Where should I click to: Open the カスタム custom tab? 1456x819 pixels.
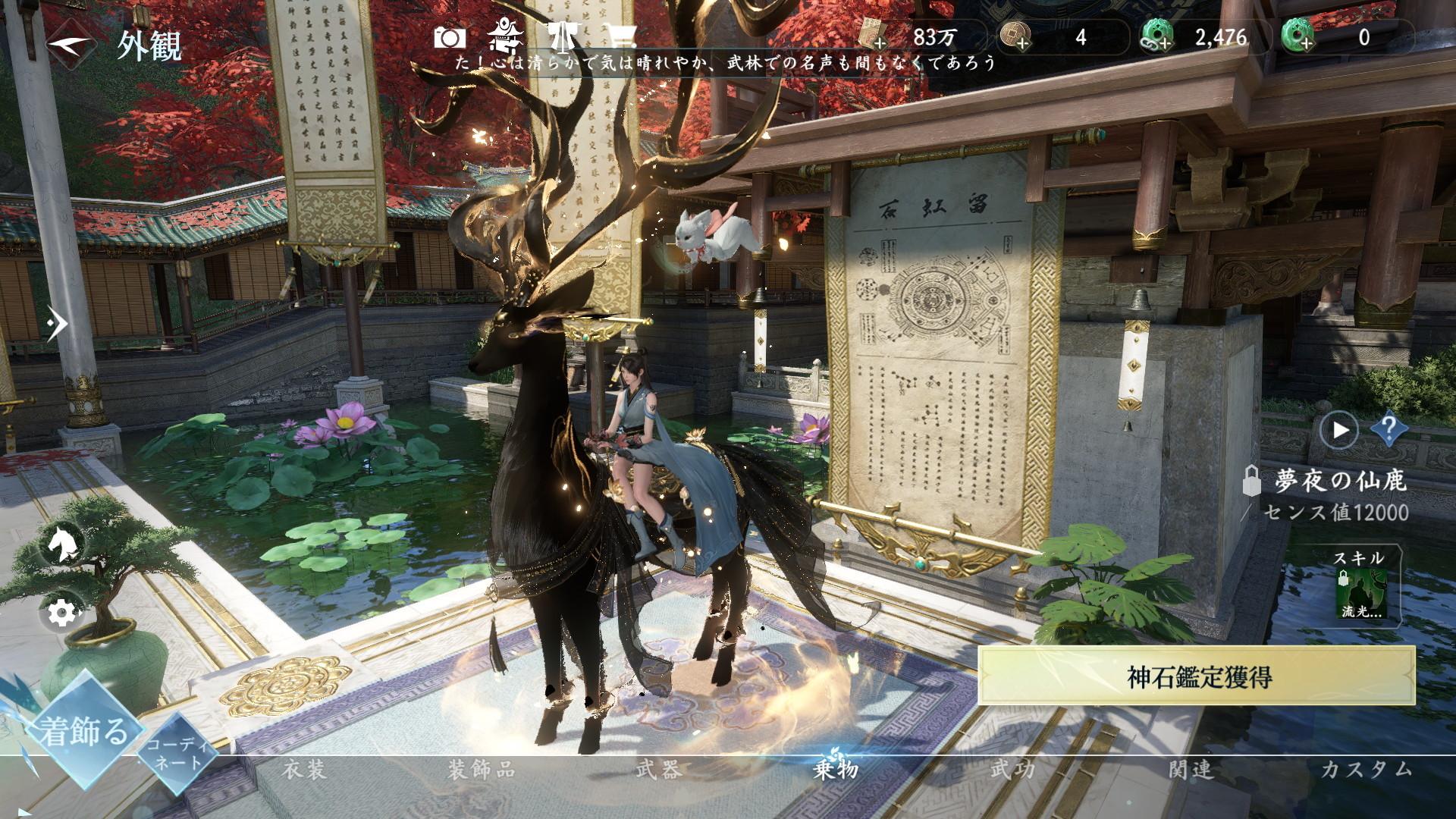click(1367, 770)
